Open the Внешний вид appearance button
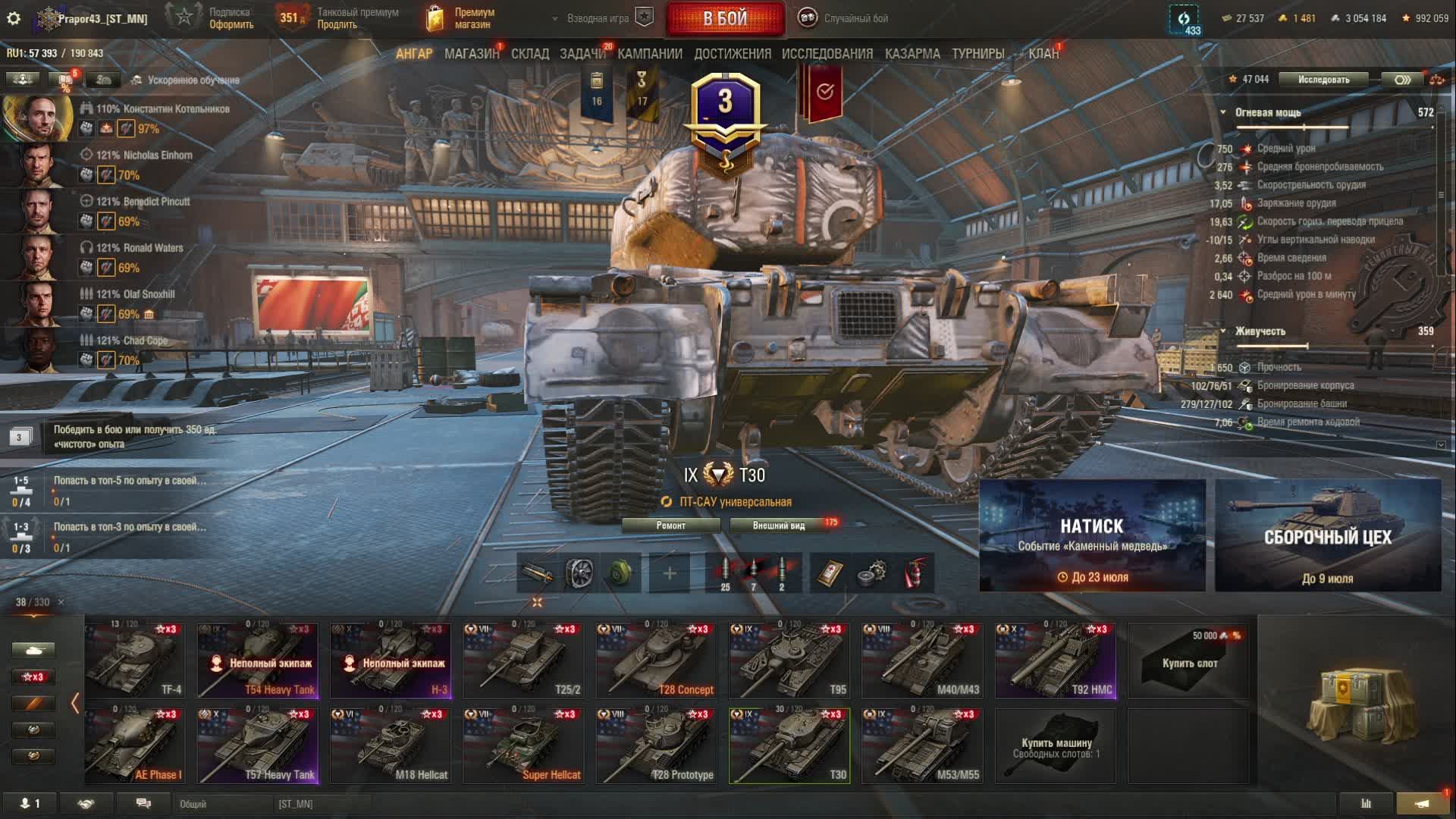This screenshot has width=1456, height=819. coord(779,526)
